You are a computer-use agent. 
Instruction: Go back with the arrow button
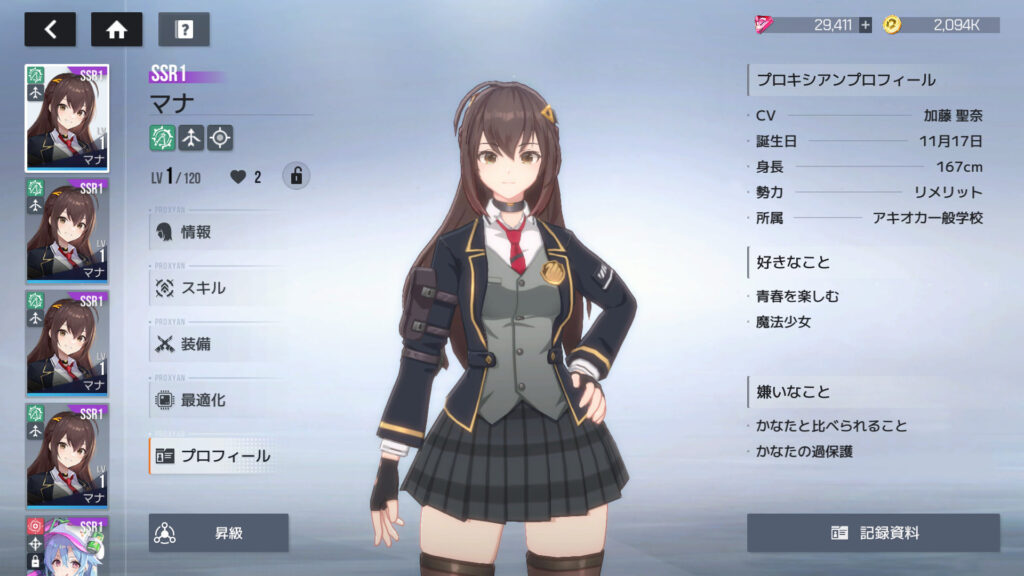coord(50,29)
